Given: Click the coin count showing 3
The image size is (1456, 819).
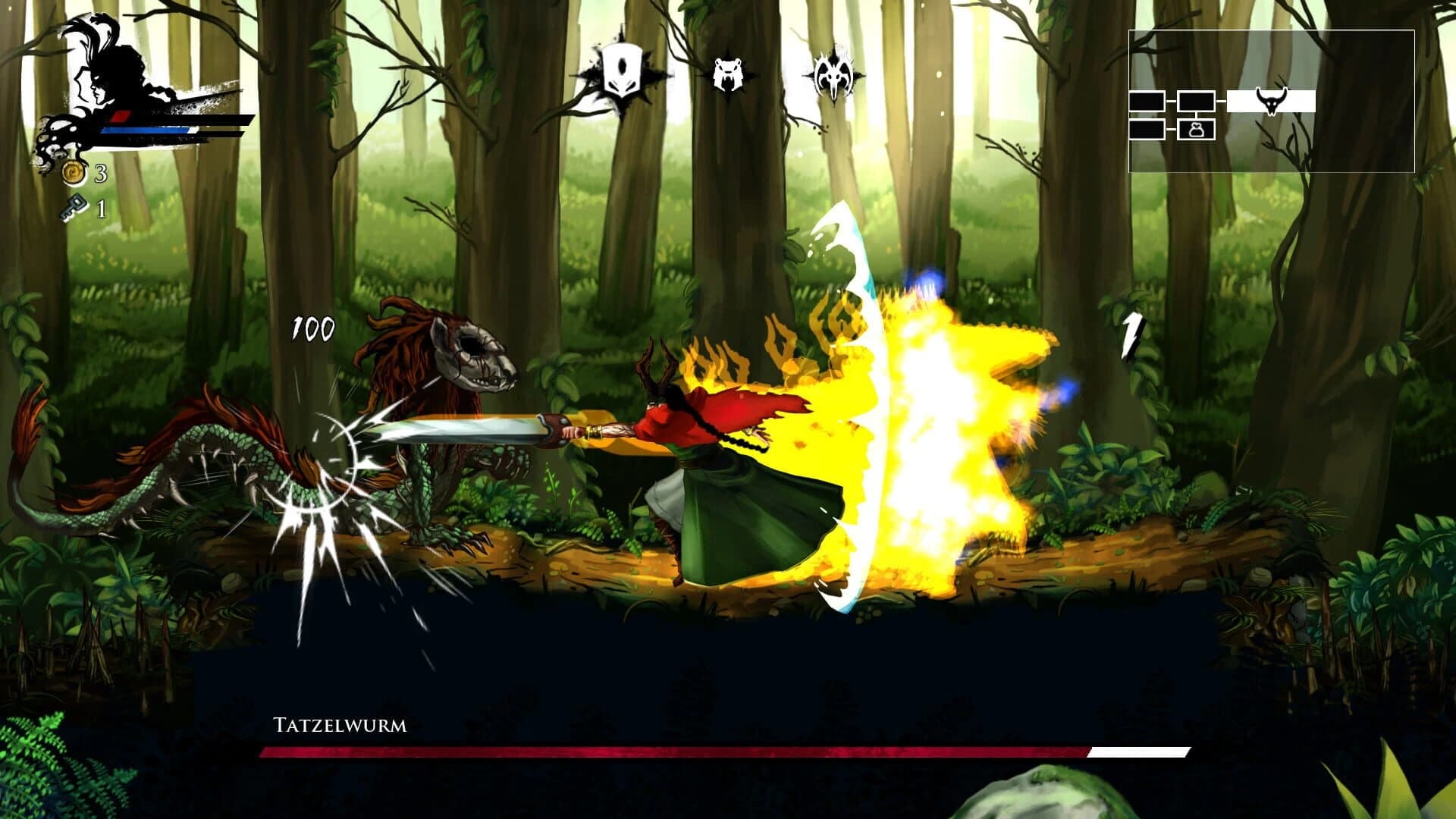Looking at the screenshot, I should [x=99, y=174].
